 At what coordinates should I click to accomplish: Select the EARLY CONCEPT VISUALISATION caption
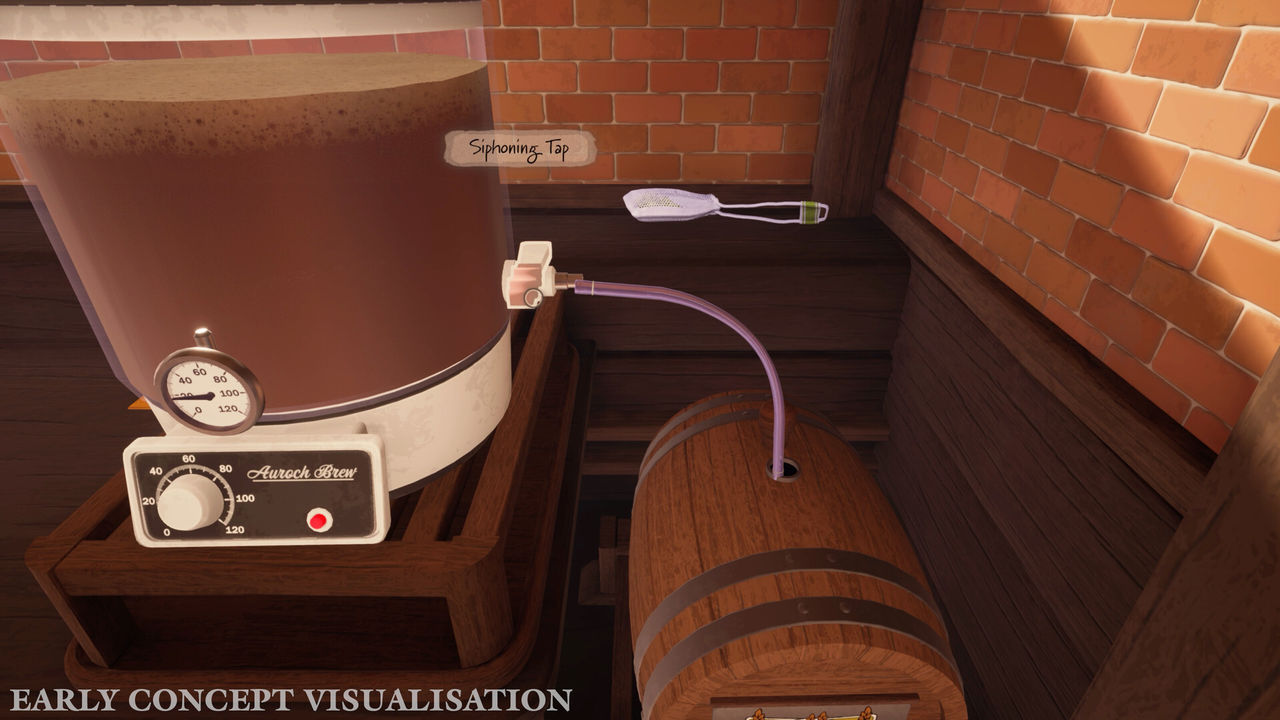(x=290, y=698)
